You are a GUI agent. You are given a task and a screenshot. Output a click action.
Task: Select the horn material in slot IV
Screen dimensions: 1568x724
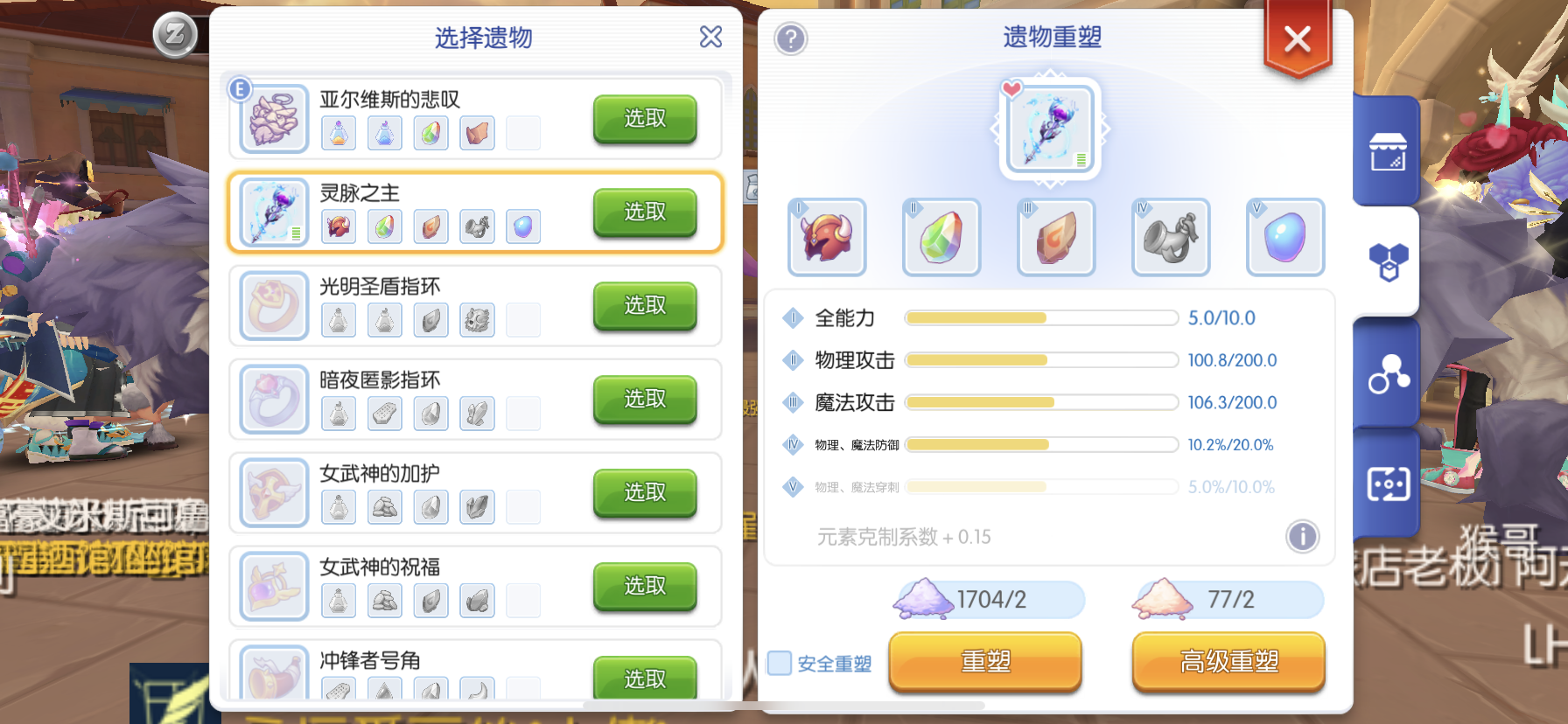1170,237
